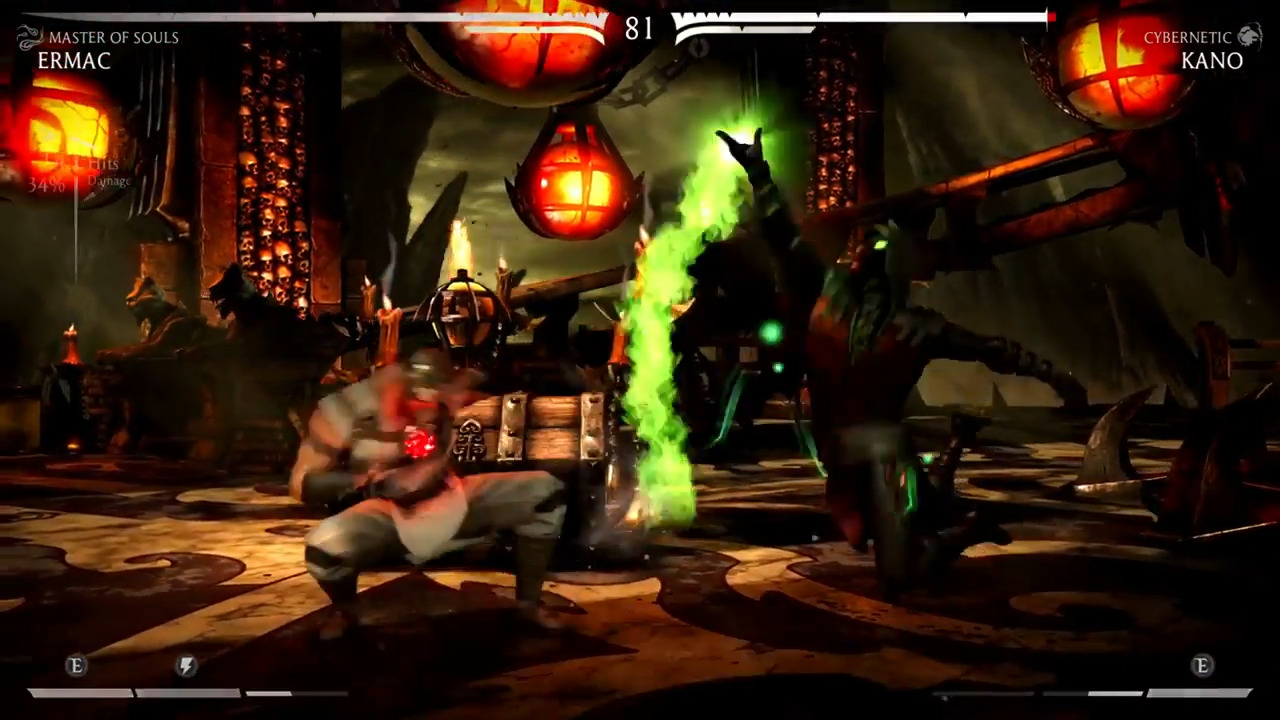Select the CYBERNETIC variation label
Viewport: 1280px width, 720px height.
pyautogui.click(x=1187, y=37)
